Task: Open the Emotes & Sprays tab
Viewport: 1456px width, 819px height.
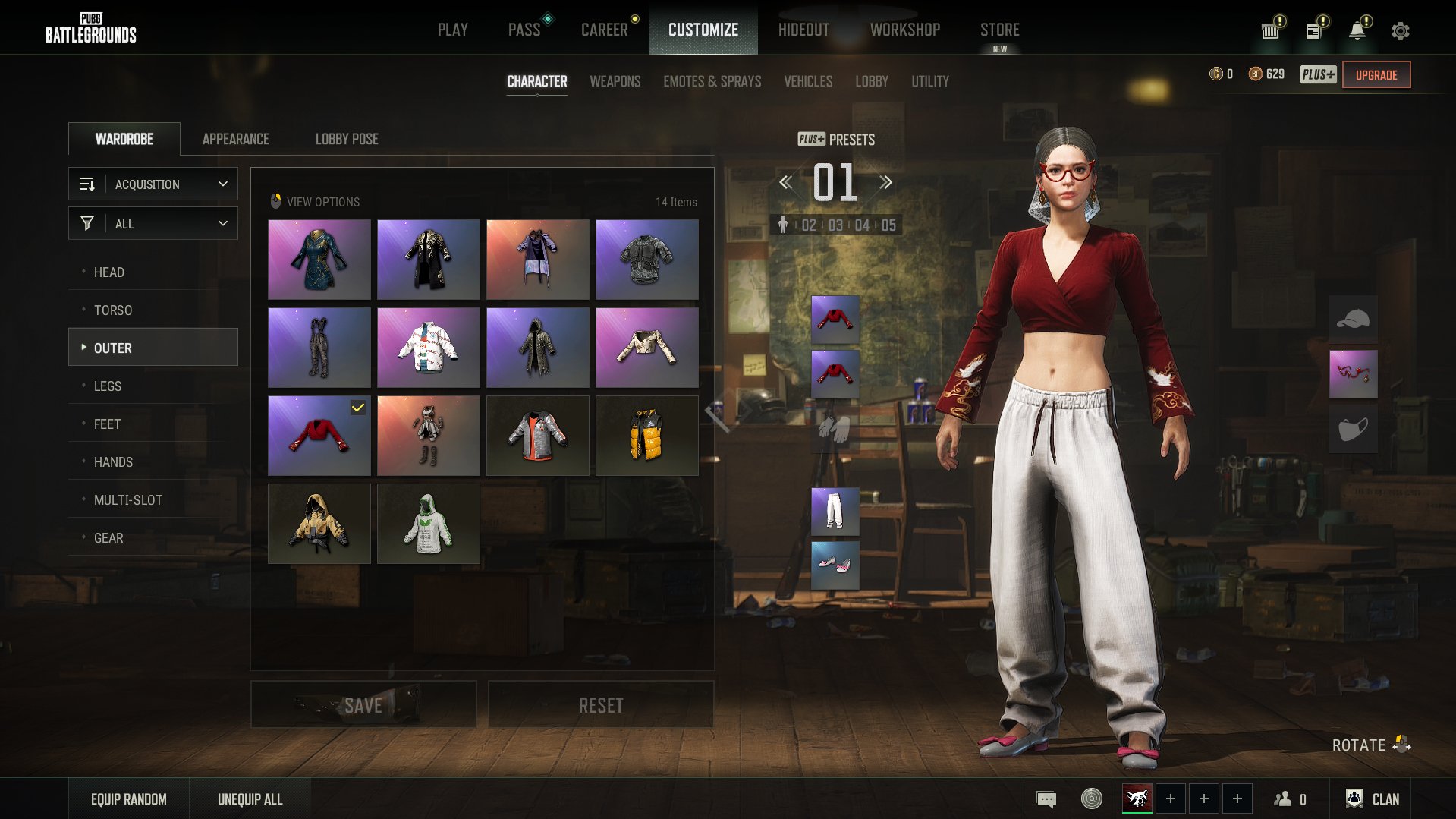Action: pos(712,81)
